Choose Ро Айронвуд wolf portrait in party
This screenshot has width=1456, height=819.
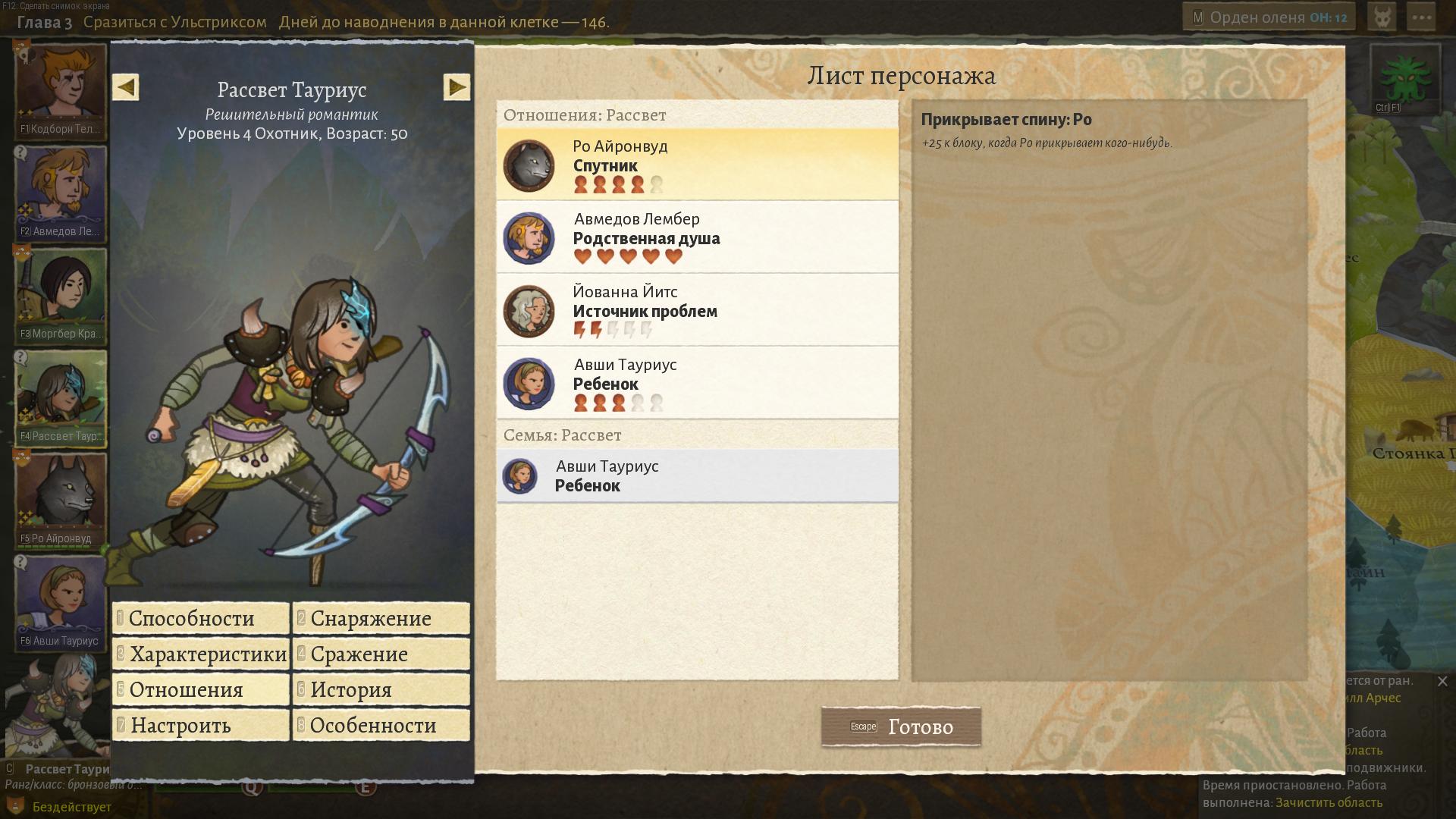coord(61,497)
